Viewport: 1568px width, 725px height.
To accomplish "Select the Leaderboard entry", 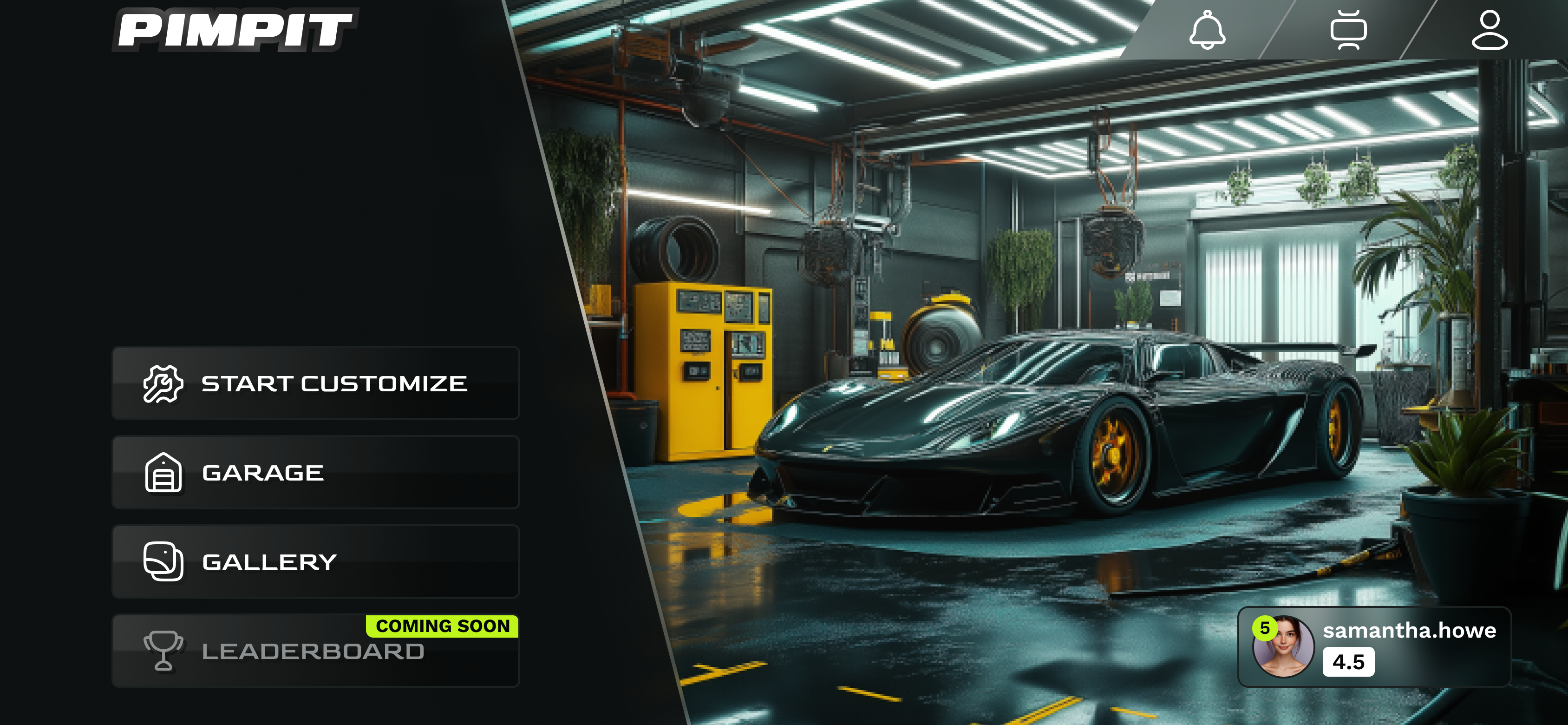I will click(315, 651).
